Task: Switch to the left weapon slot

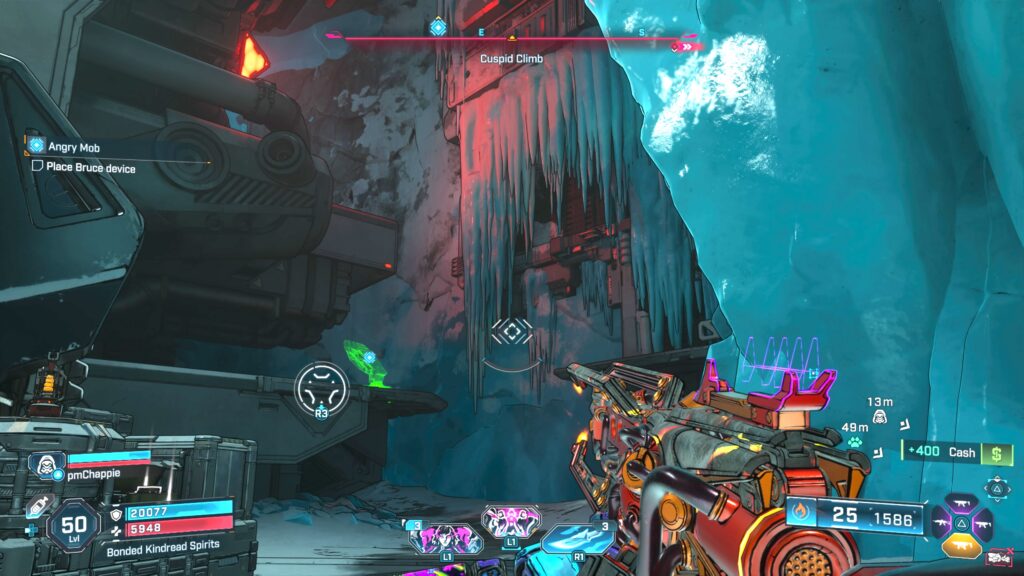Action: tap(944, 522)
